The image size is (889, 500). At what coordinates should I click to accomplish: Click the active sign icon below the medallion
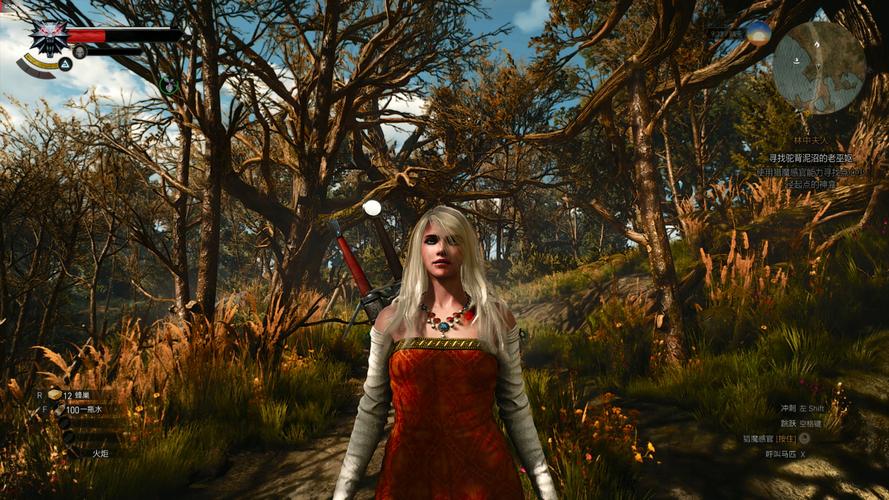coord(64,64)
